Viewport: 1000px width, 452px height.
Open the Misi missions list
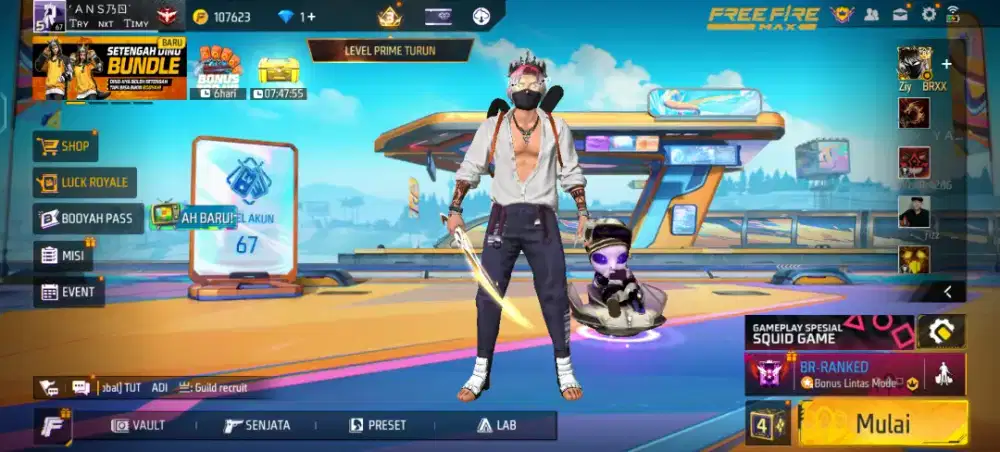pos(63,255)
